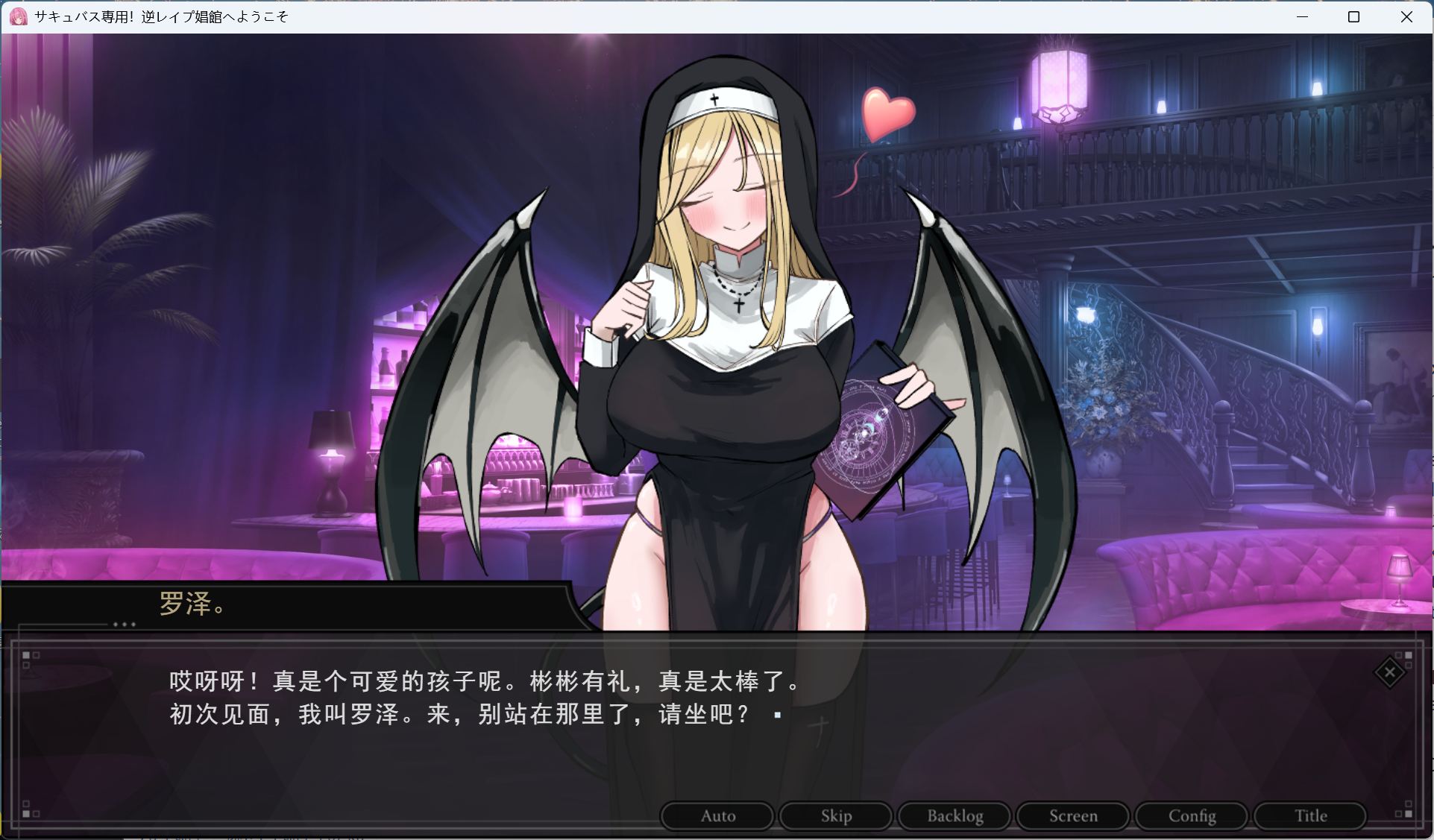Enable Auto mode for automatic text advance
Screen dimensions: 1434x840
(x=717, y=815)
